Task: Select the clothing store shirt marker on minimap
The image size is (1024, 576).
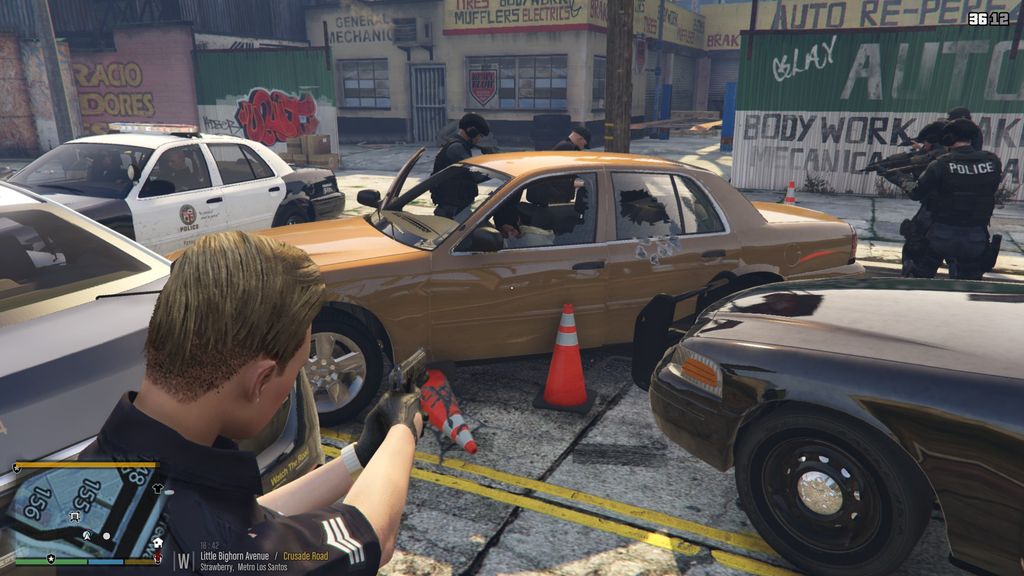Action: click(x=157, y=489)
